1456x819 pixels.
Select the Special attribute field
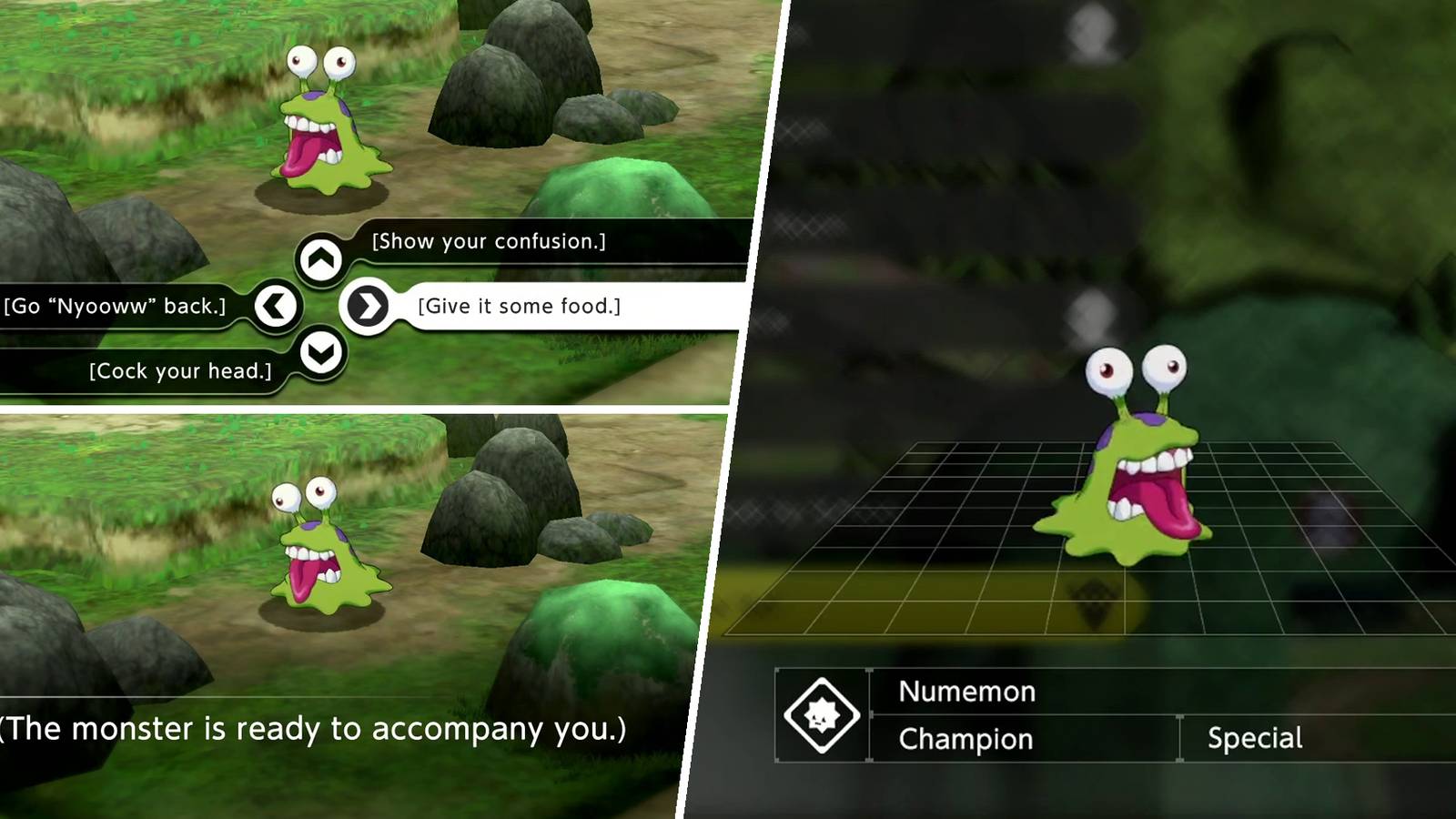coord(1256,739)
